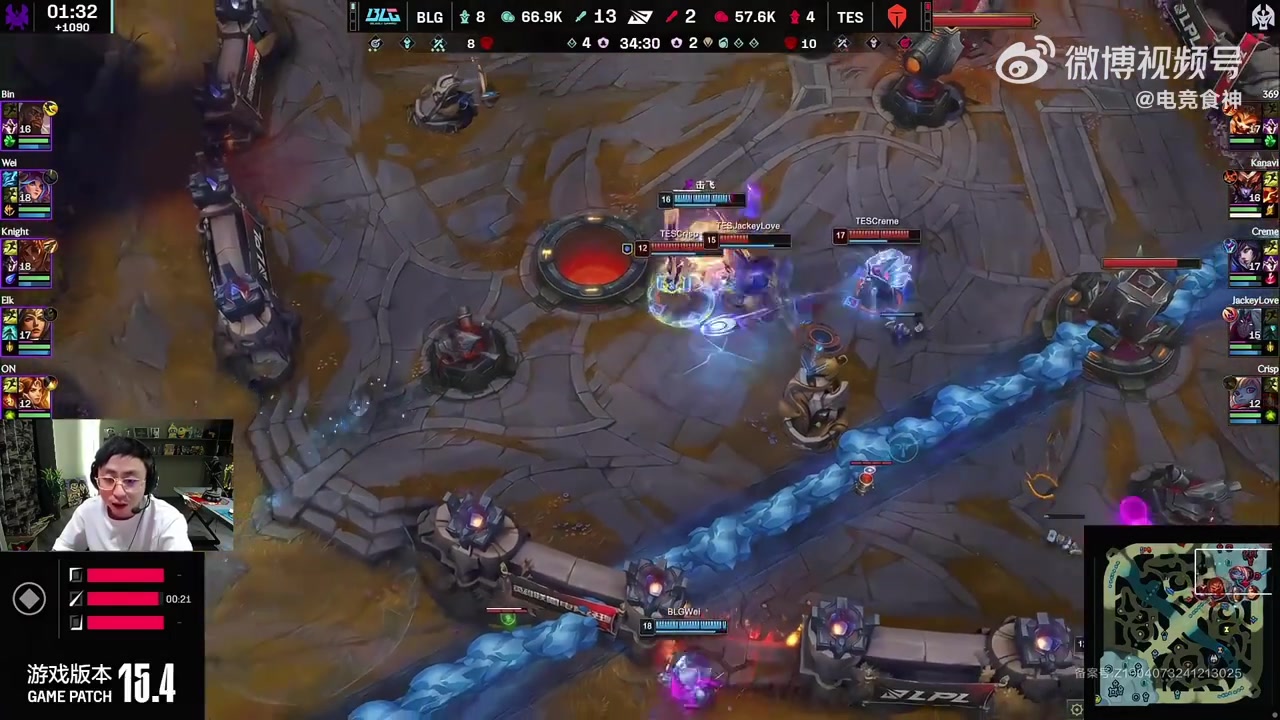Viewport: 1280px width, 720px height.
Task: Click the streamer webcam overlay
Action: click(x=117, y=485)
